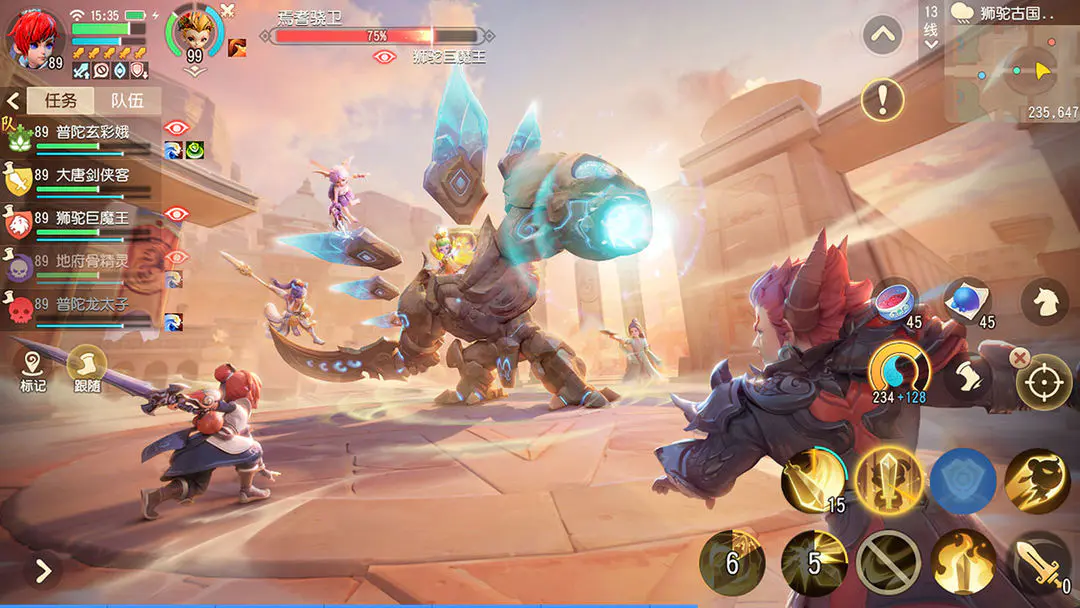Collapse the panel with the up-arrow button
The width and height of the screenshot is (1080, 608).
pyautogui.click(x=882, y=36)
